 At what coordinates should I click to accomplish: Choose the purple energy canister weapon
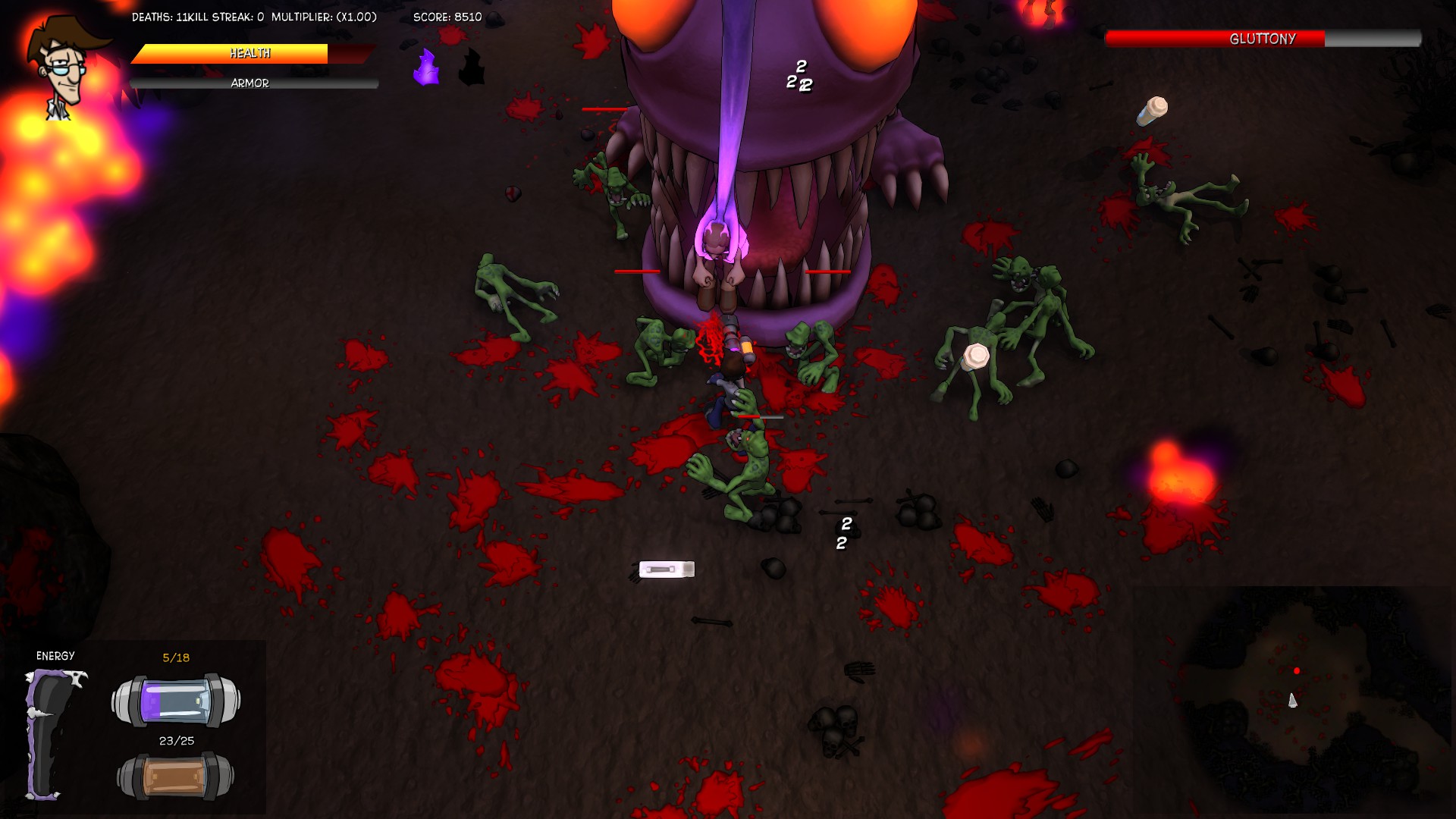pos(176,700)
